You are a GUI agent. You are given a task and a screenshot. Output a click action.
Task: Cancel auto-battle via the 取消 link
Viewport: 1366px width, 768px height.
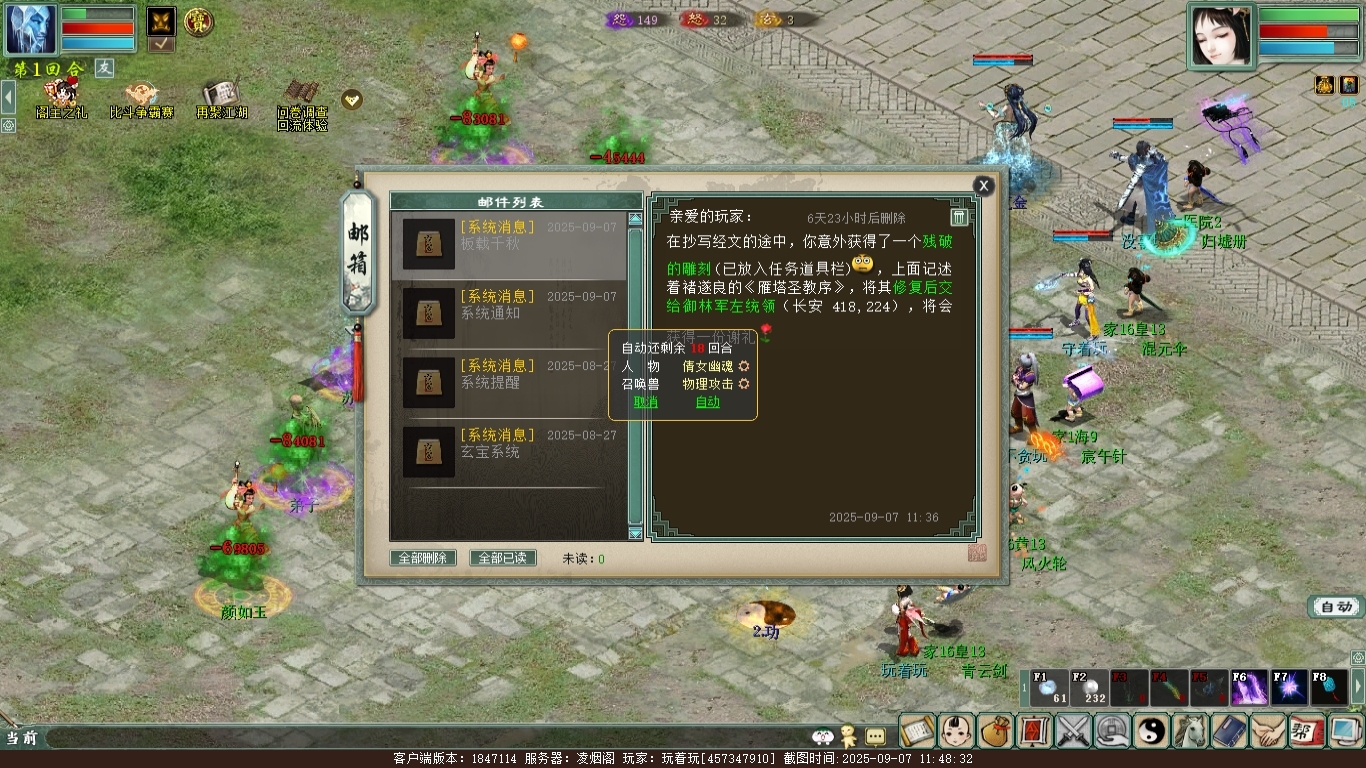coord(646,402)
